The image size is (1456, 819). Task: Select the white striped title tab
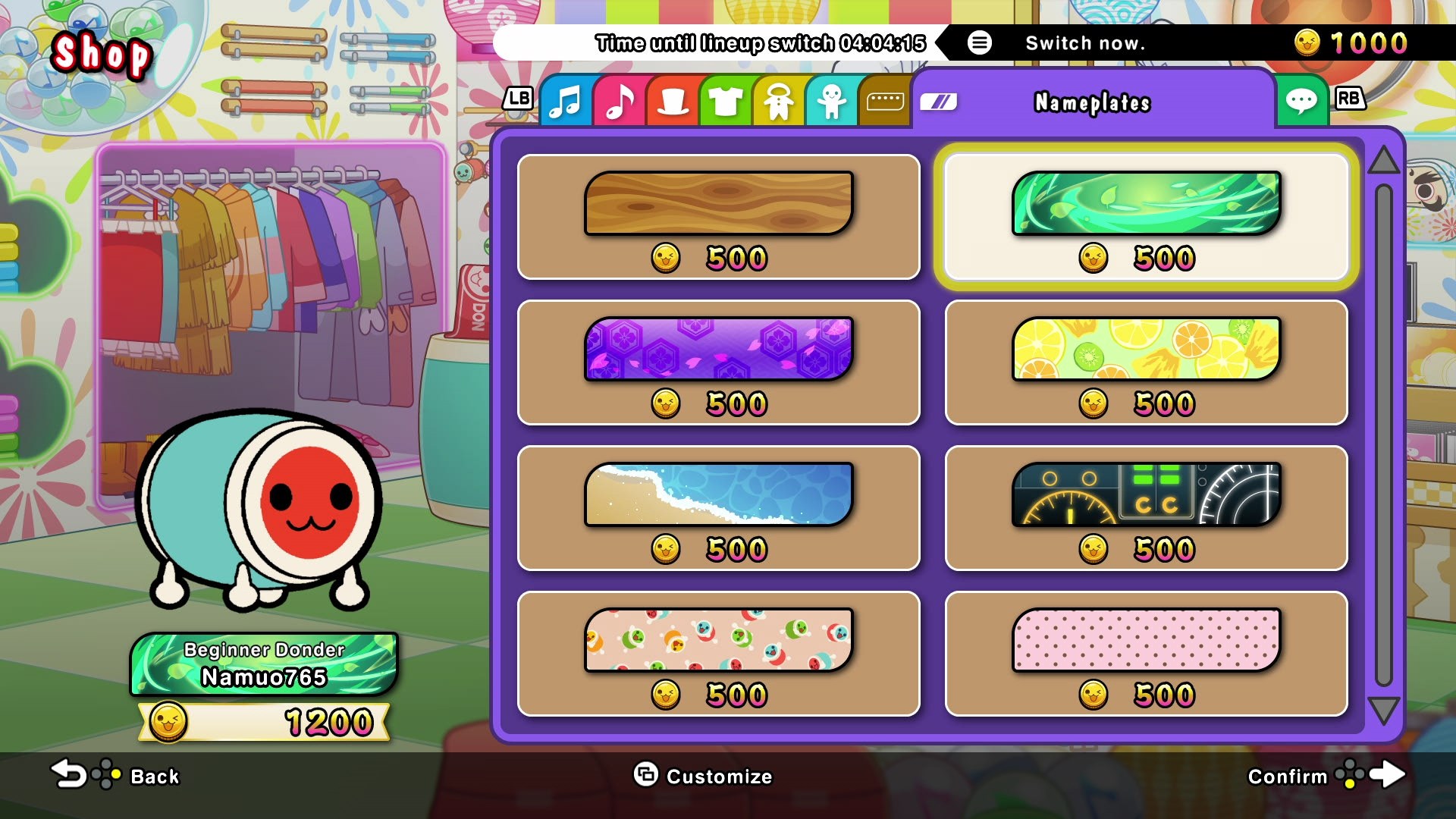tap(940, 99)
